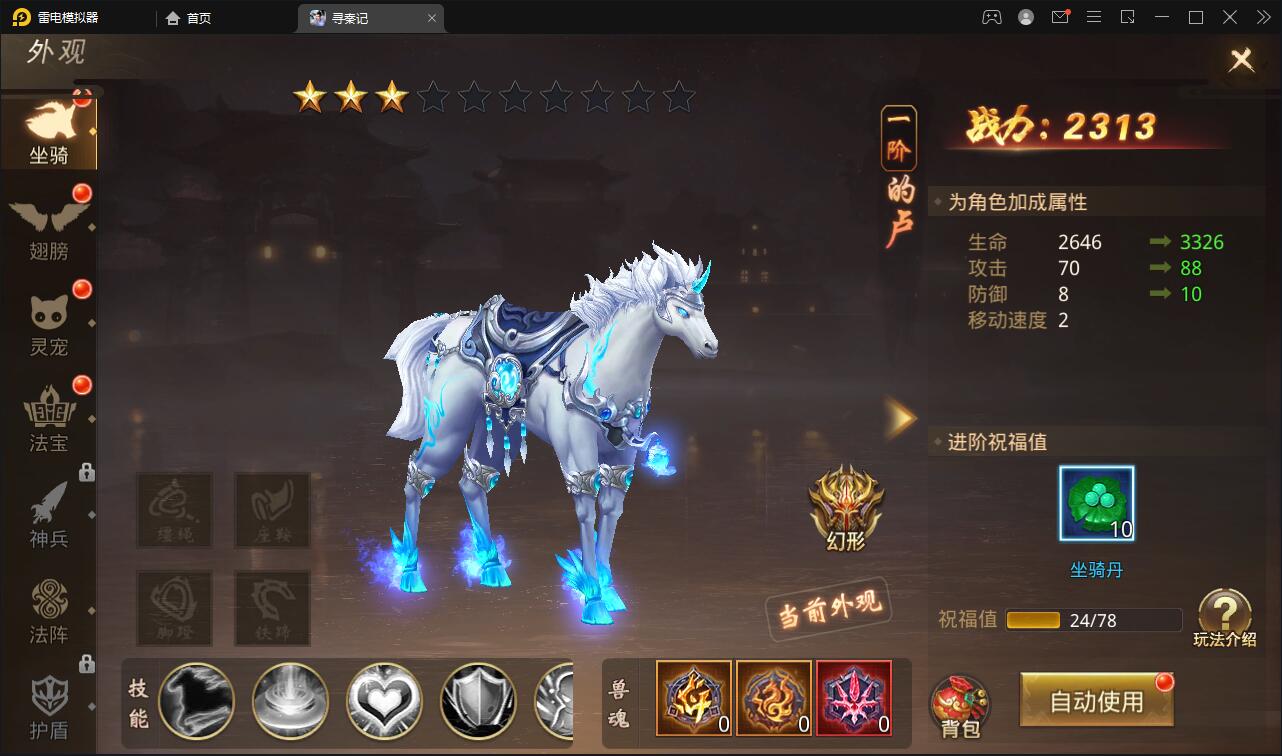Open the LDPlayer hamburger menu
Image resolution: width=1282 pixels, height=756 pixels.
[x=1094, y=17]
